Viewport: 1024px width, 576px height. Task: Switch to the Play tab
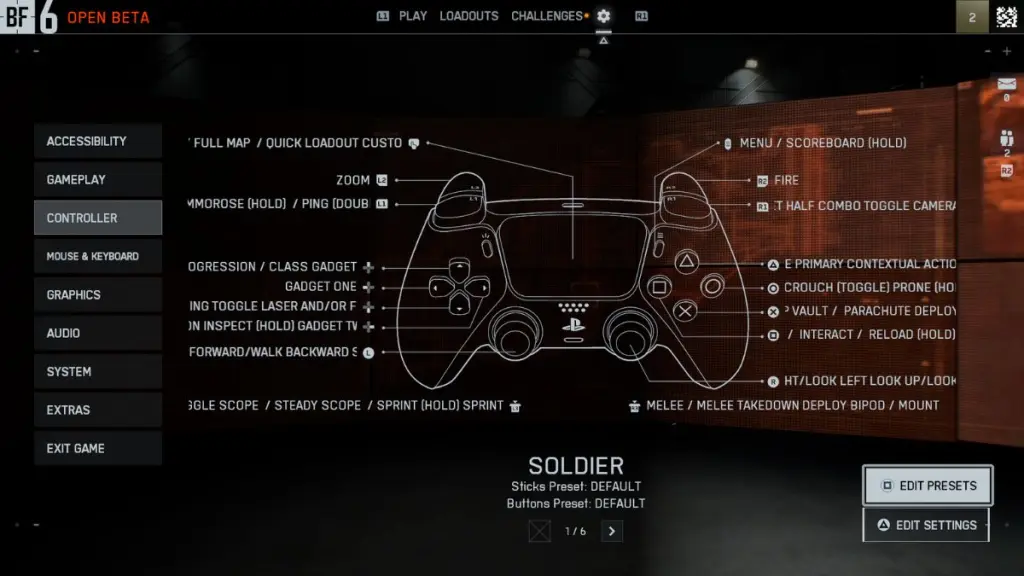[412, 16]
